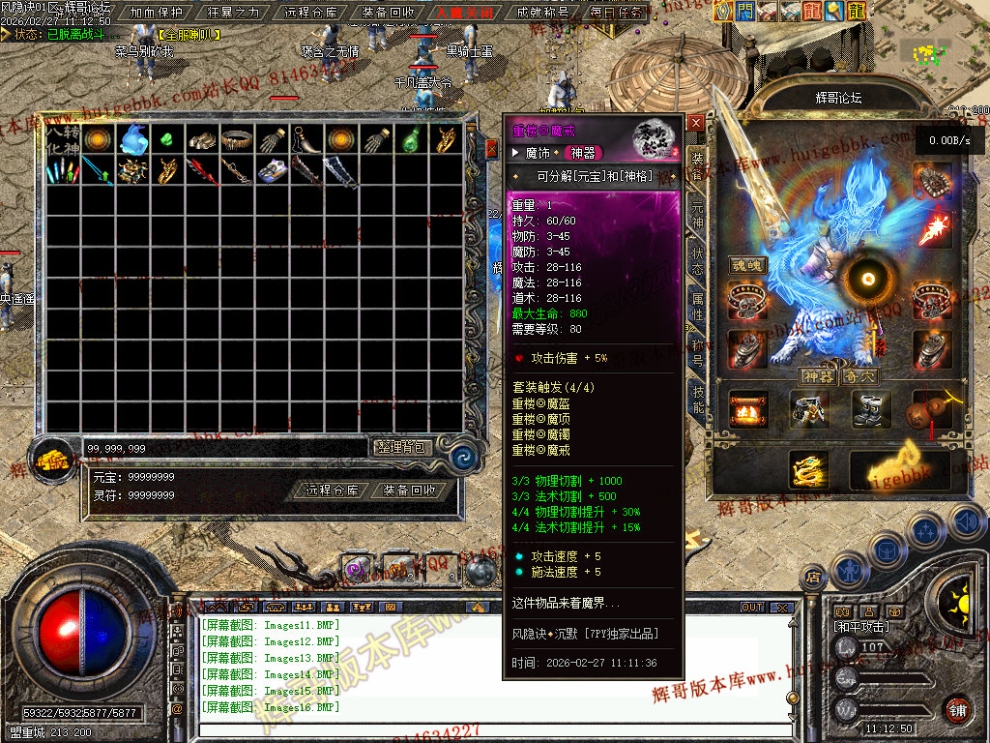
Task: Open 远程仓库 below the bag
Action: tap(331, 490)
